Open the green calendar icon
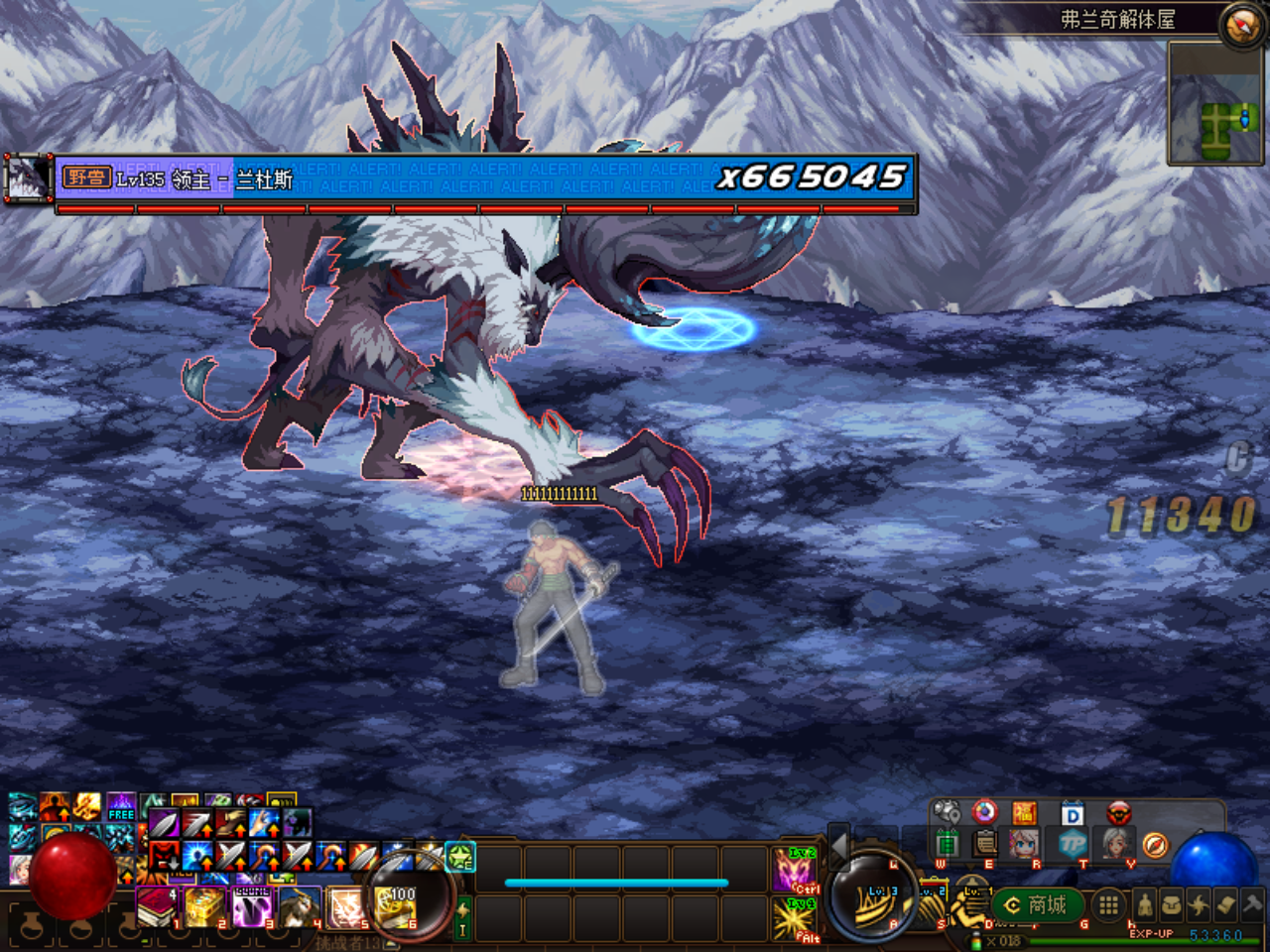The width and height of the screenshot is (1270, 952). tap(948, 844)
